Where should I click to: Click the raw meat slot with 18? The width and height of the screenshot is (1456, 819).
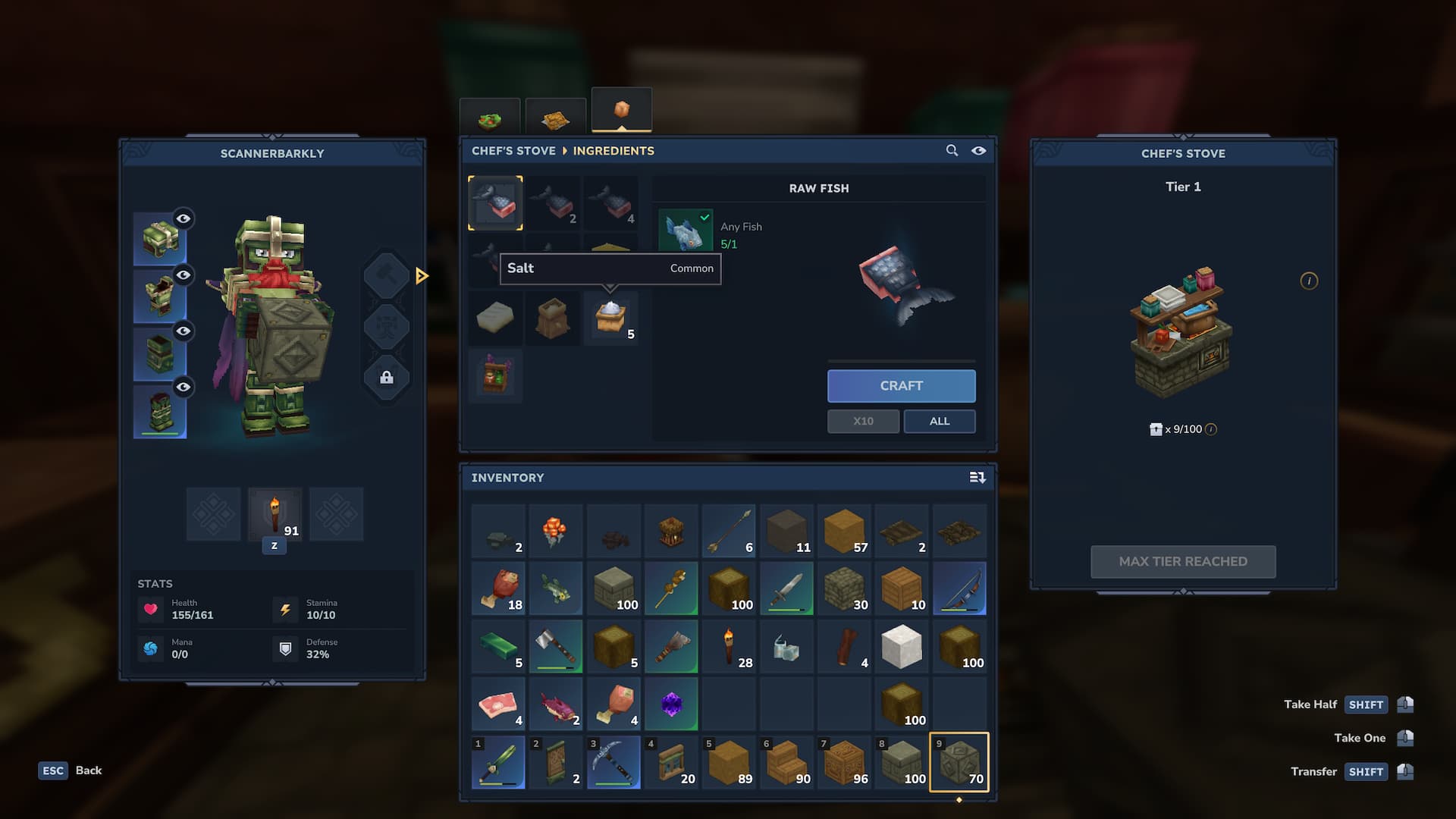498,589
